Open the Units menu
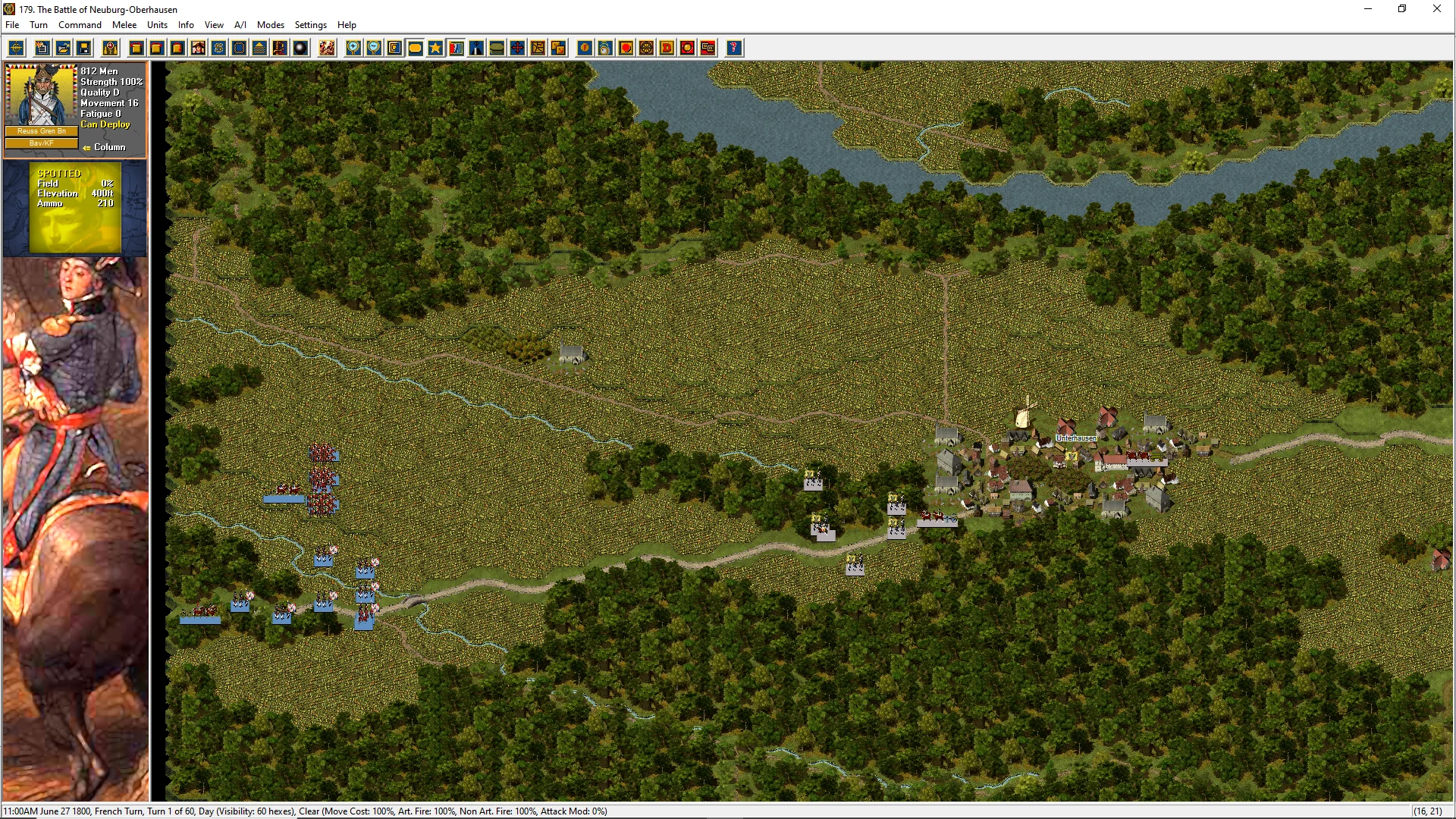This screenshot has width=1456, height=819. (157, 25)
